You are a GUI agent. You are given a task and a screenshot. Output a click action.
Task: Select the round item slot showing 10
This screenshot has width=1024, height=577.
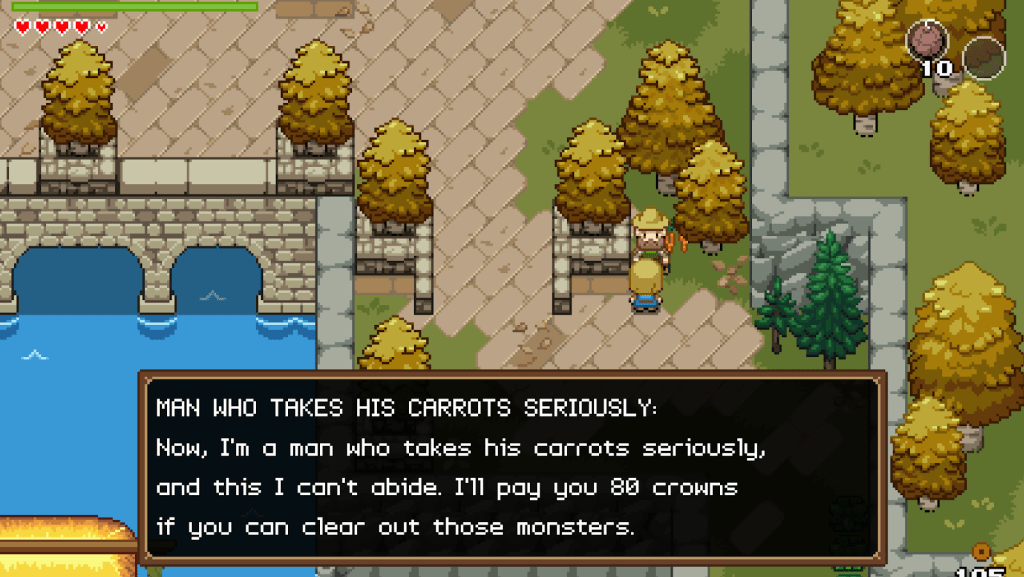[927, 43]
